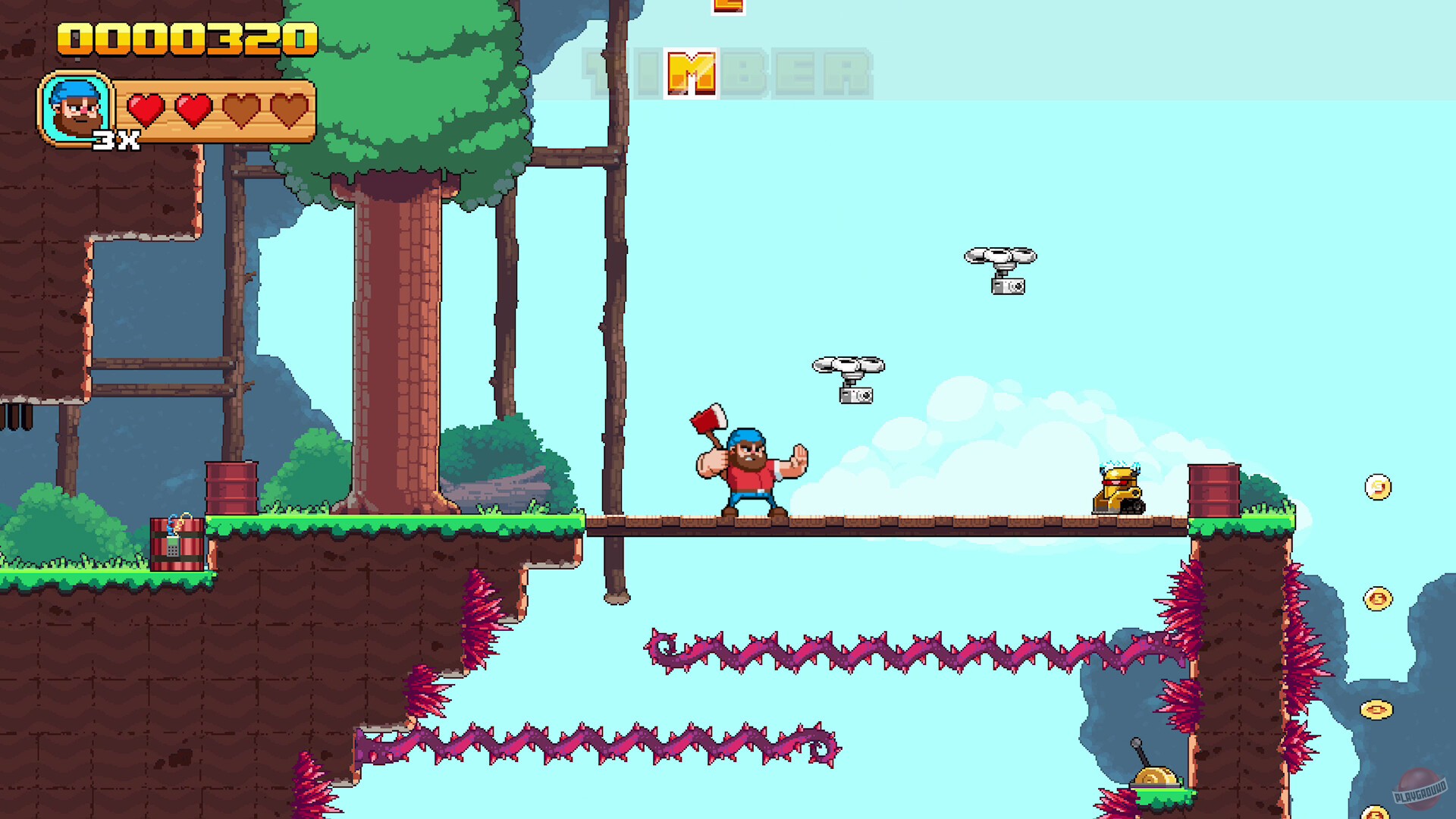The height and width of the screenshot is (819, 1456).
Task: Click the 3X multiplier label
Action: coord(118,139)
